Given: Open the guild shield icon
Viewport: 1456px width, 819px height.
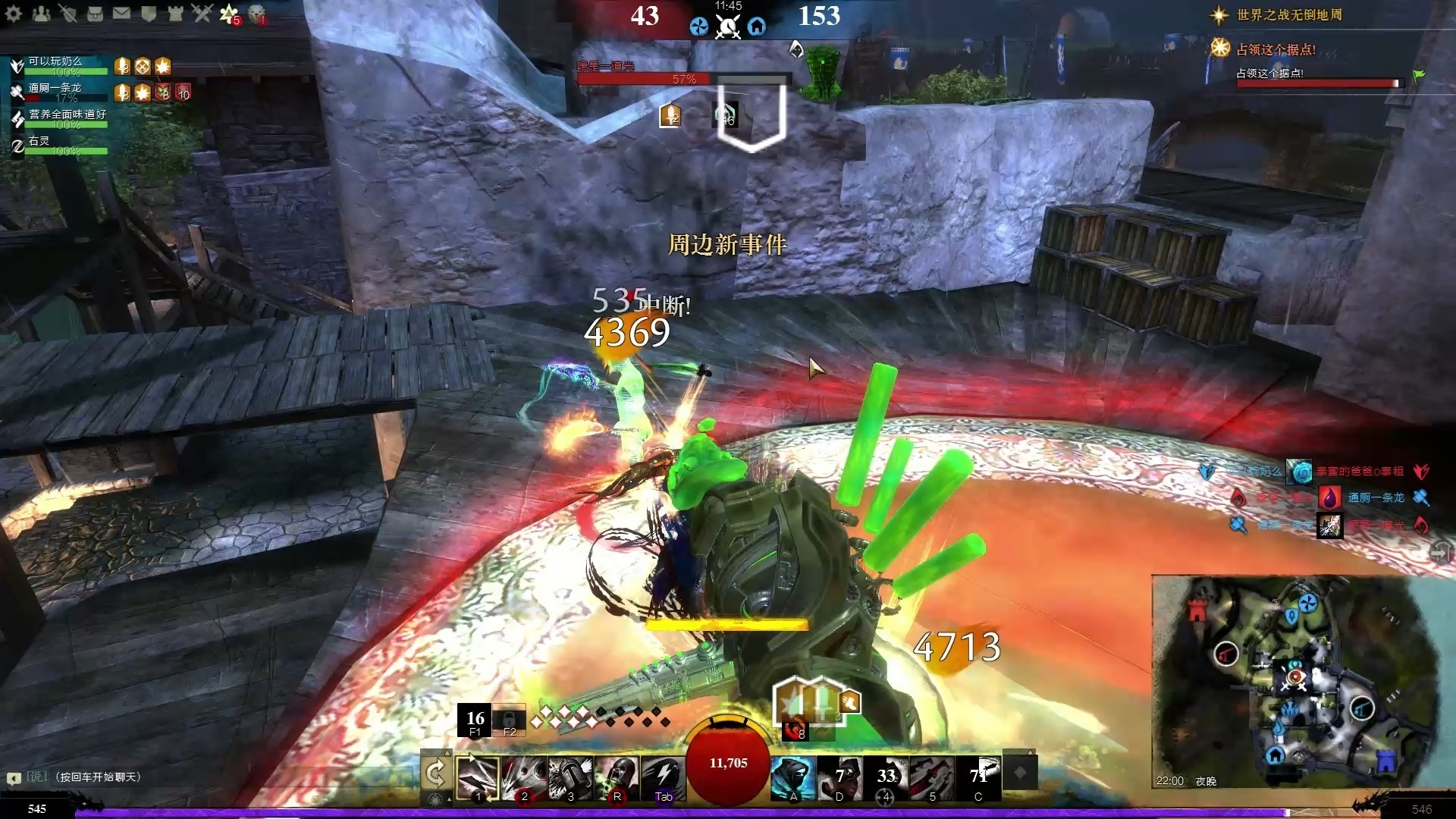Looking at the screenshot, I should pos(149,13).
